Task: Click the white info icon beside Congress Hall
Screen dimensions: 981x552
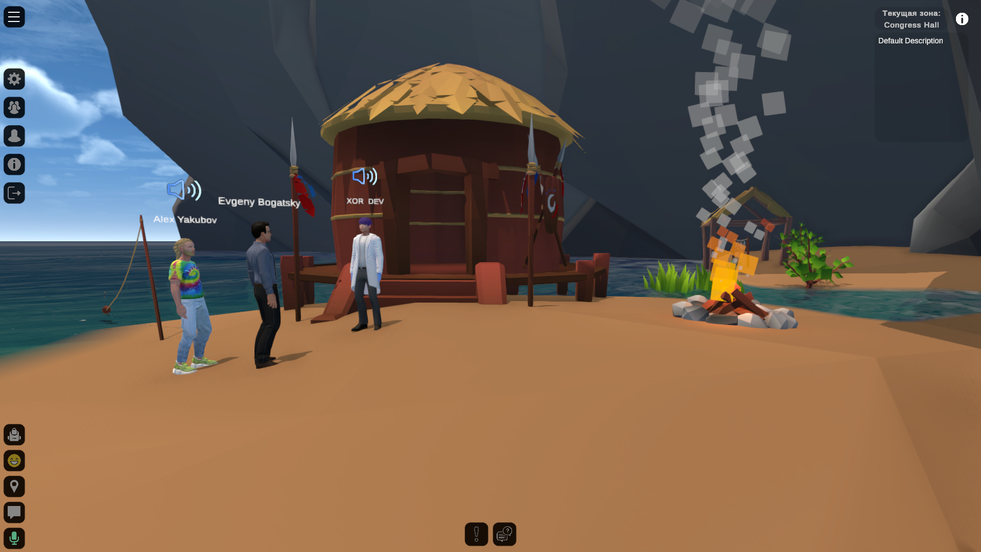Action: pyautogui.click(x=962, y=19)
